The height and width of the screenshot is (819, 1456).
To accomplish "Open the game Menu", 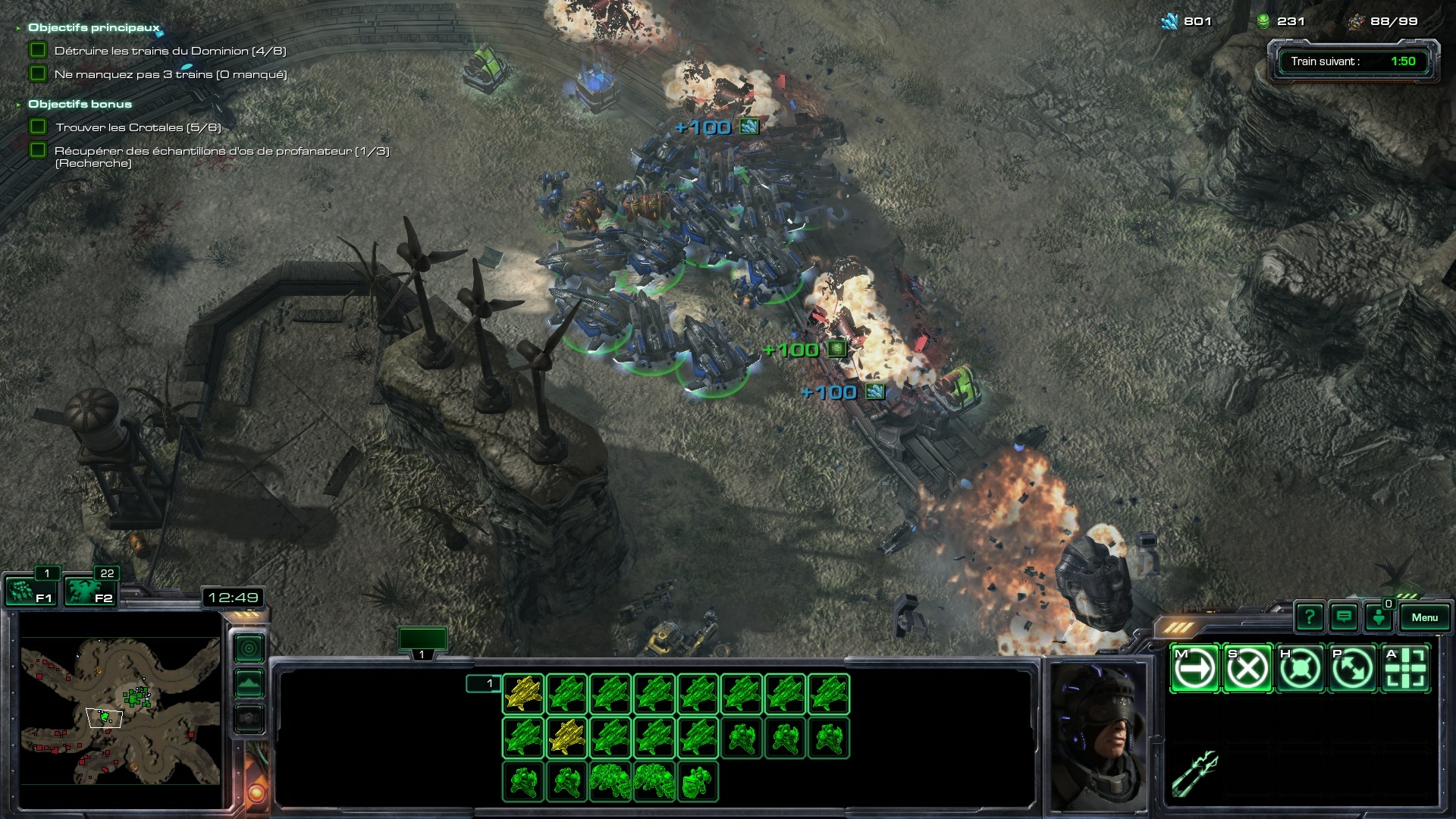I will pyautogui.click(x=1424, y=617).
